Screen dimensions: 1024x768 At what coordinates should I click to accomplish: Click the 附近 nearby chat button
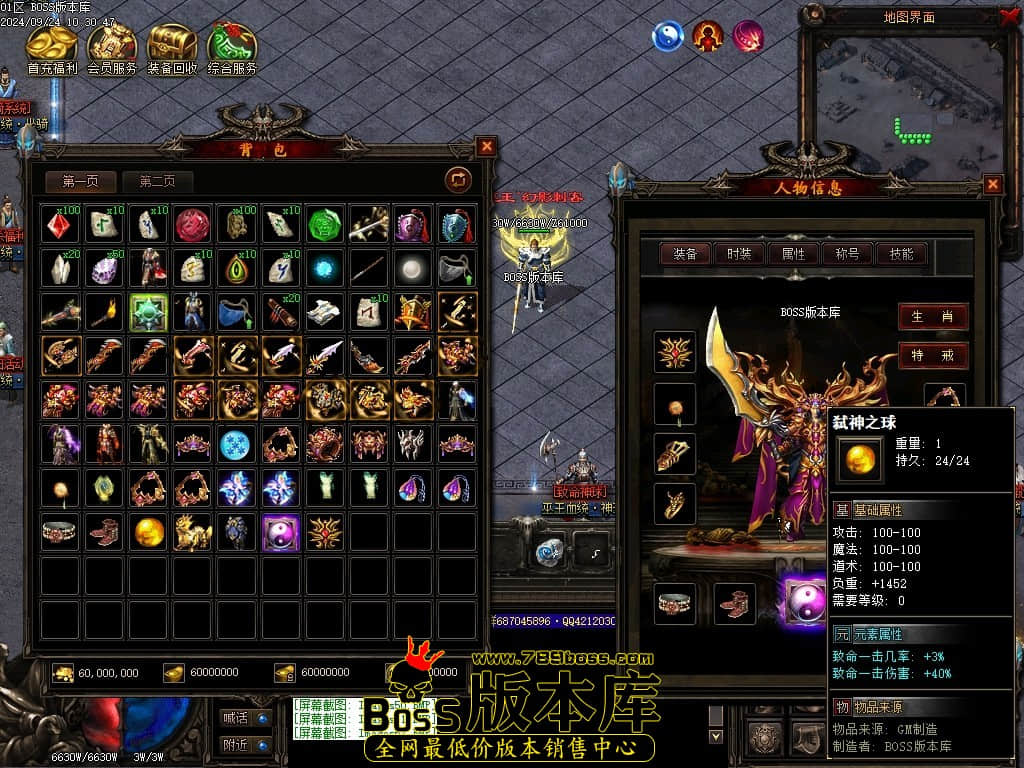pos(245,745)
